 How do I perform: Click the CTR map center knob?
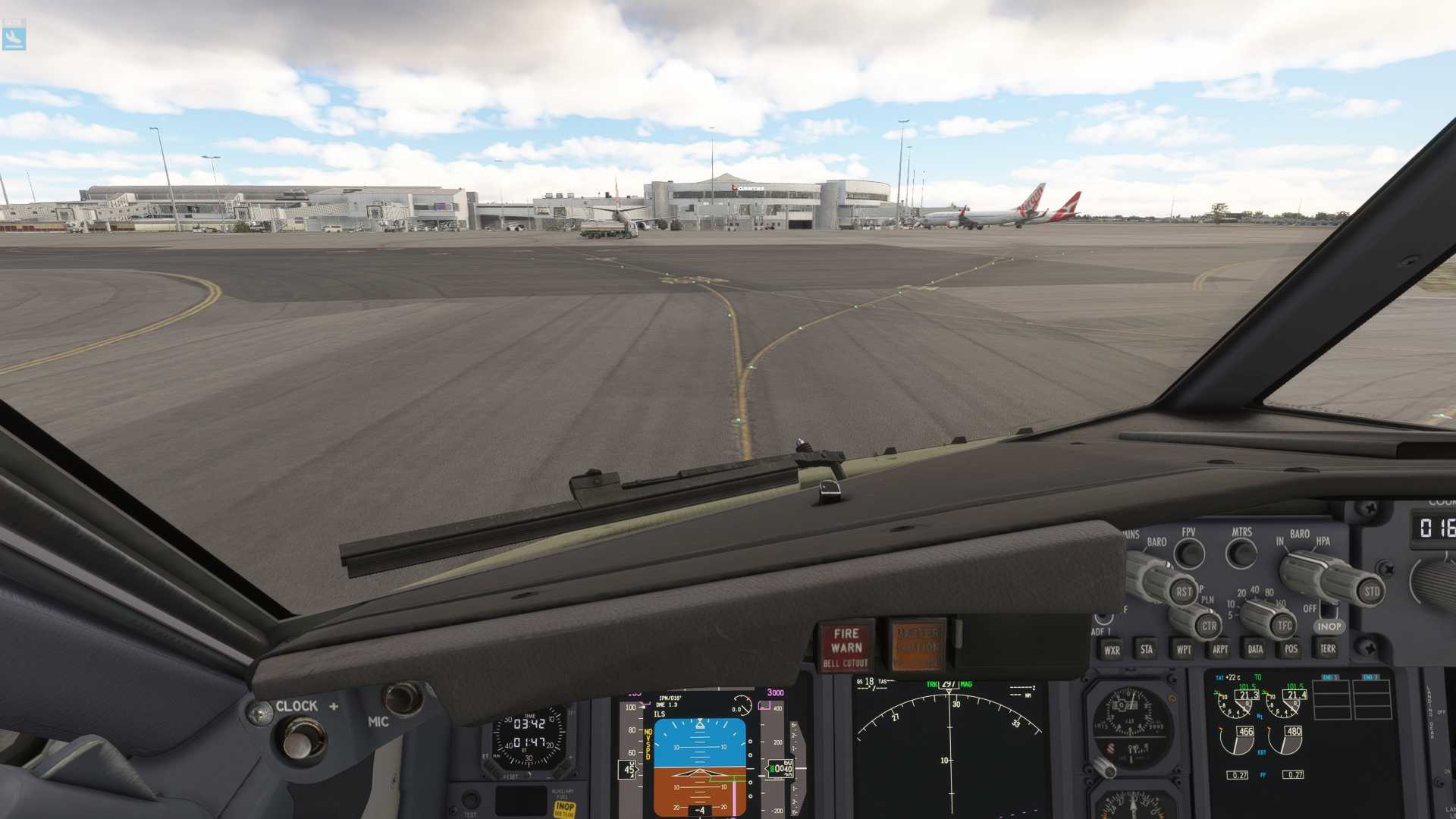point(1208,626)
